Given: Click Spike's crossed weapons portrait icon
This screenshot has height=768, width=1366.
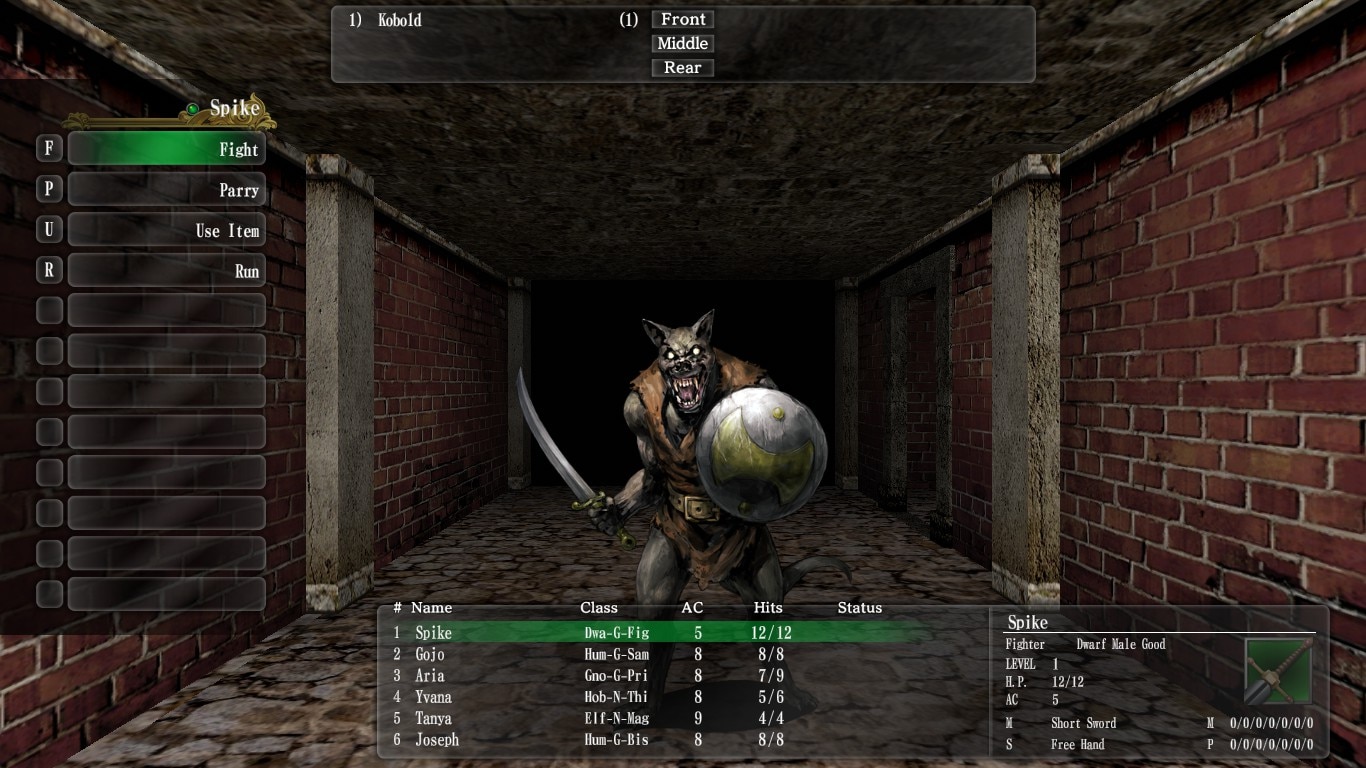Looking at the screenshot, I should 1278,671.
